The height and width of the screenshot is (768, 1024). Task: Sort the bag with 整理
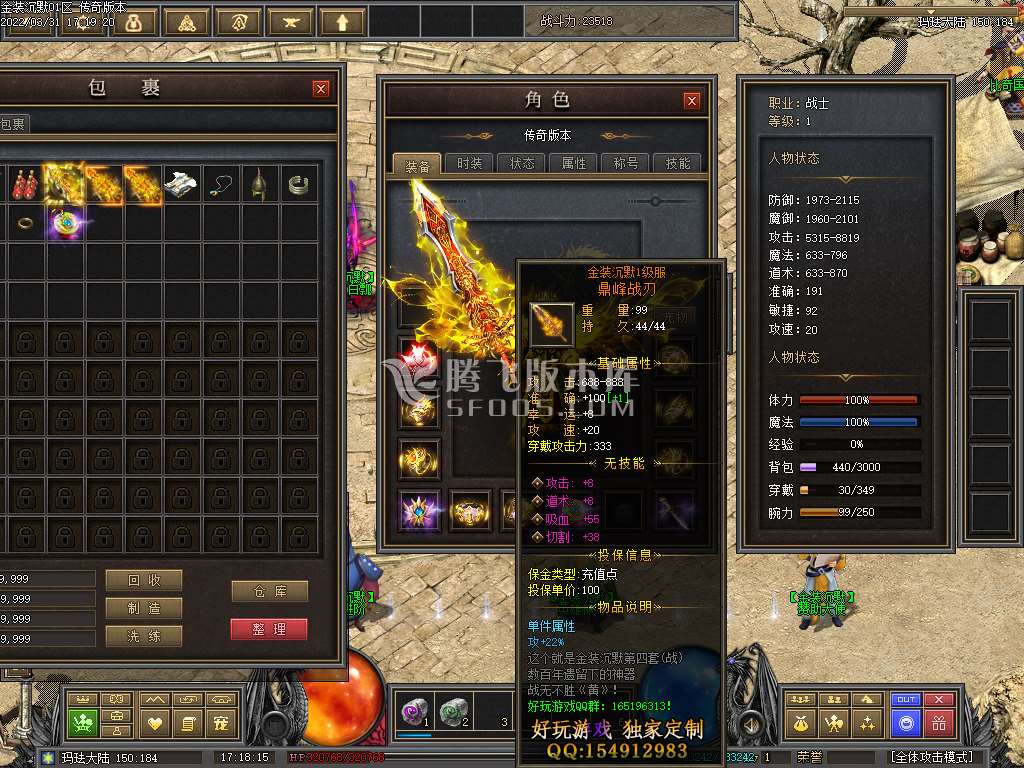pyautogui.click(x=269, y=629)
